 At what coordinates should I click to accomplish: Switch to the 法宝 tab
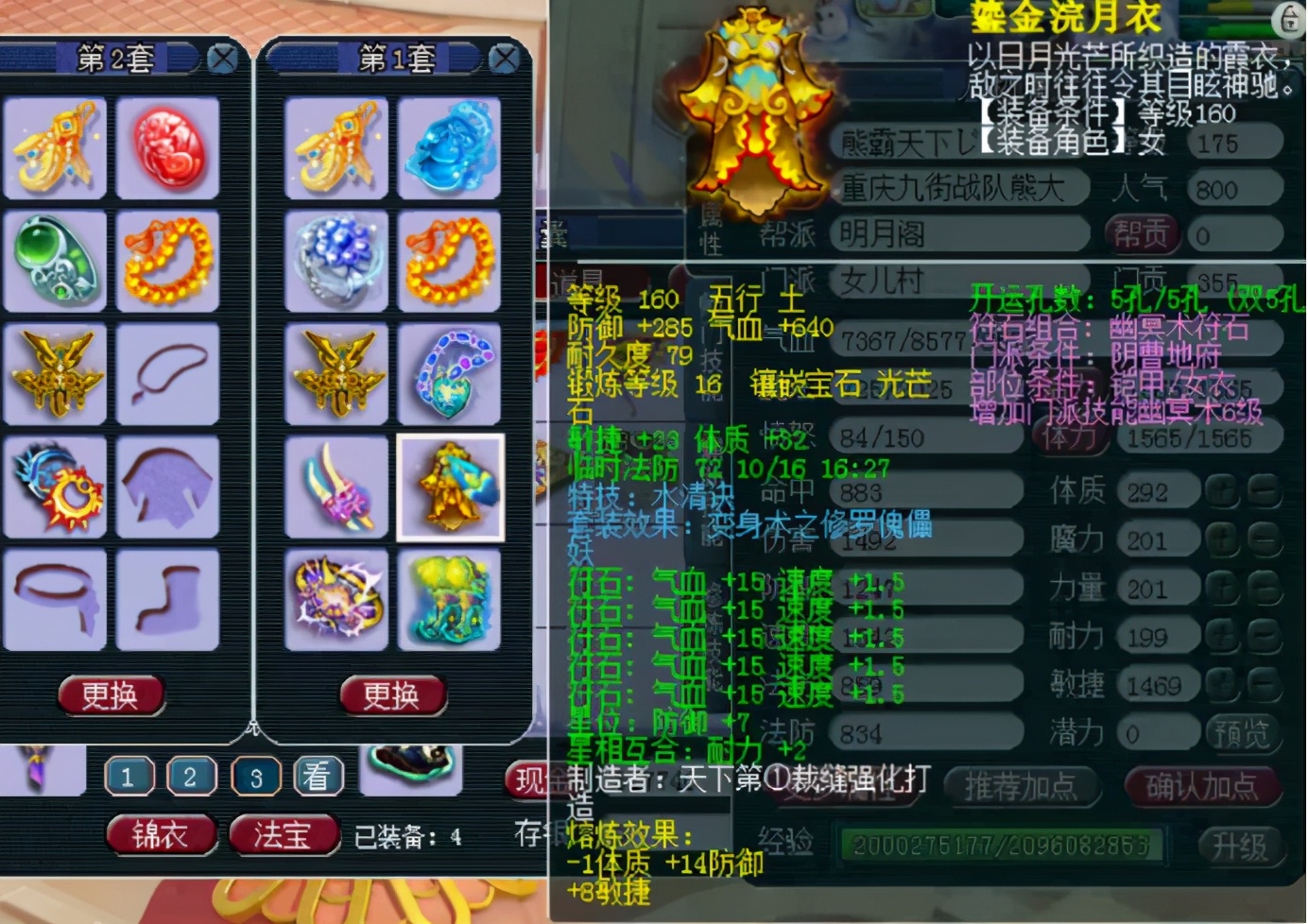pos(283,835)
